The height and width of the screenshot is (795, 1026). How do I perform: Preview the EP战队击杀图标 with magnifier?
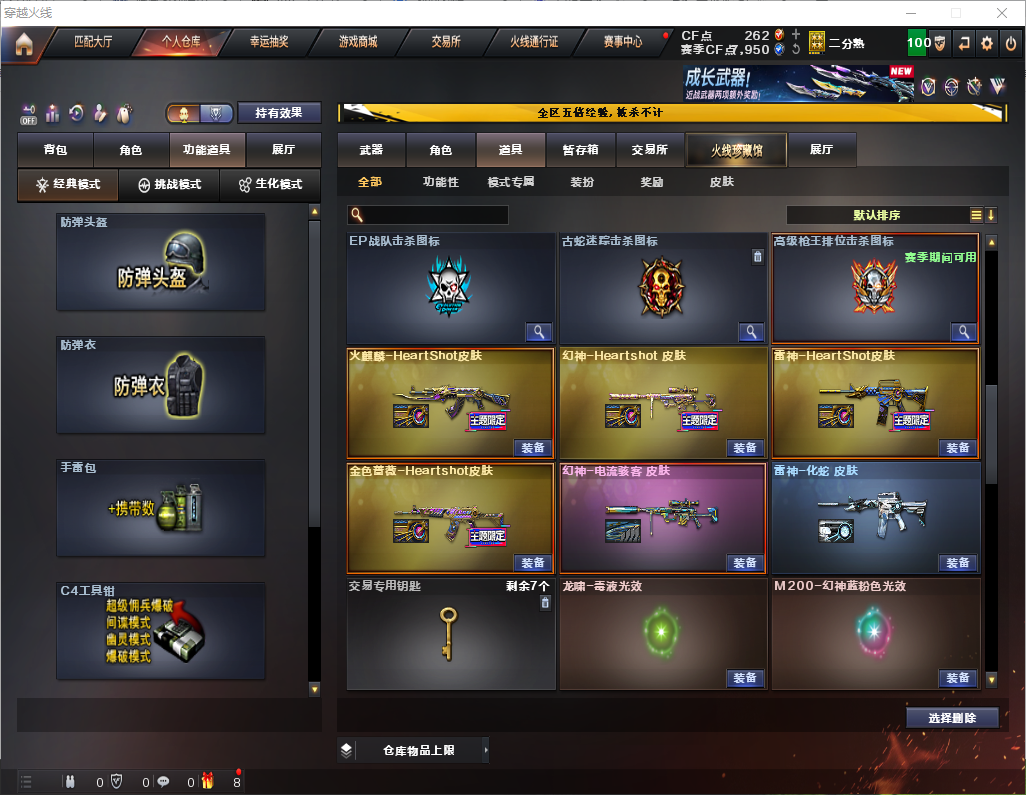click(539, 332)
